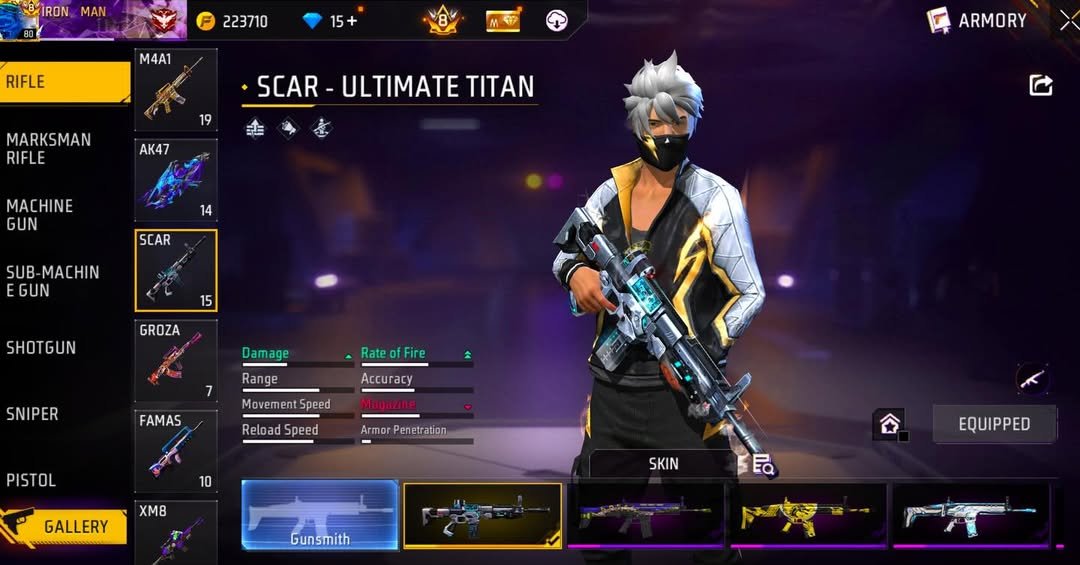Select the M4A1 weapon tile

click(176, 90)
